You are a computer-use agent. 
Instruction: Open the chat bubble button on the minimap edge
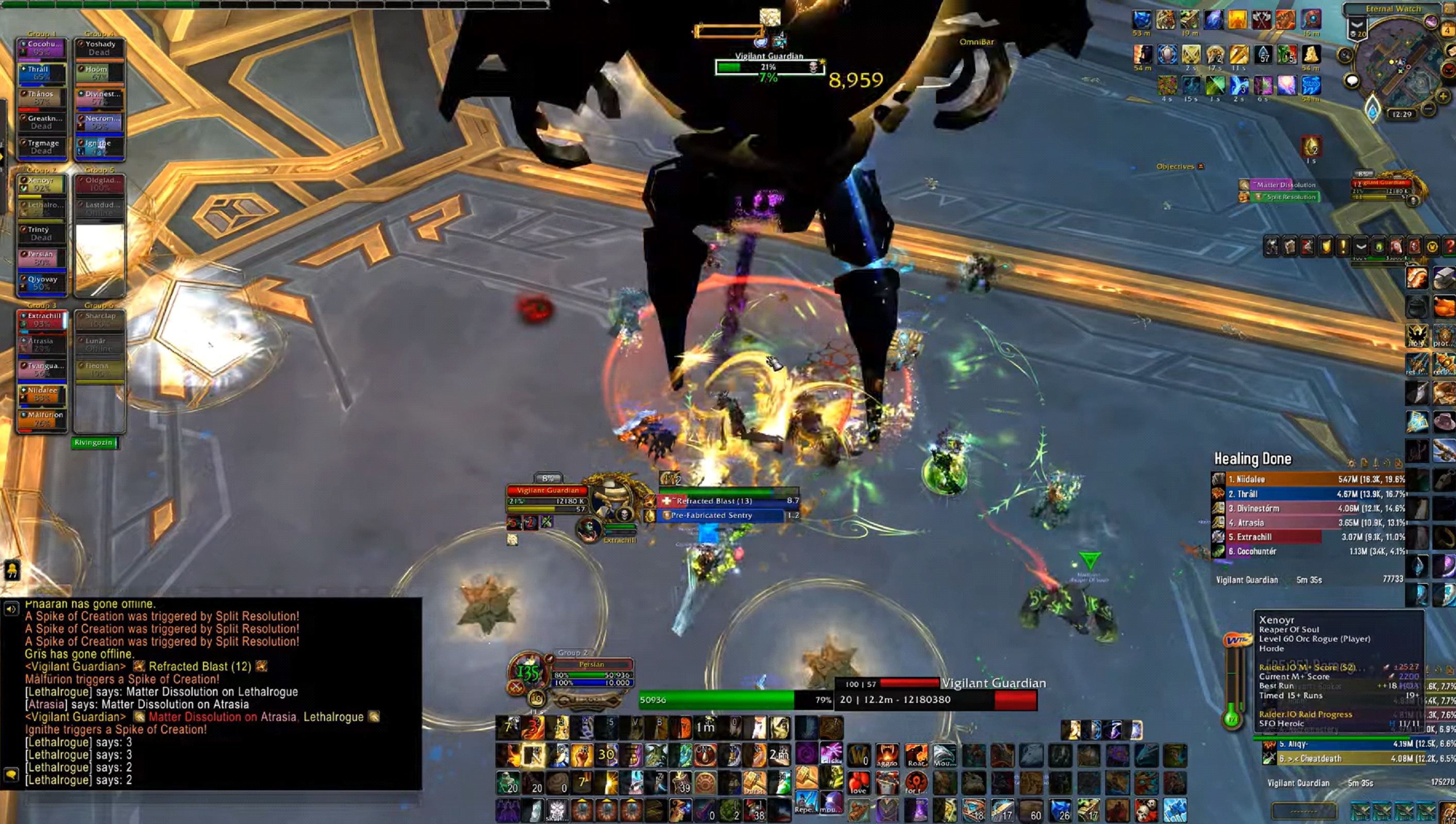(1352, 80)
